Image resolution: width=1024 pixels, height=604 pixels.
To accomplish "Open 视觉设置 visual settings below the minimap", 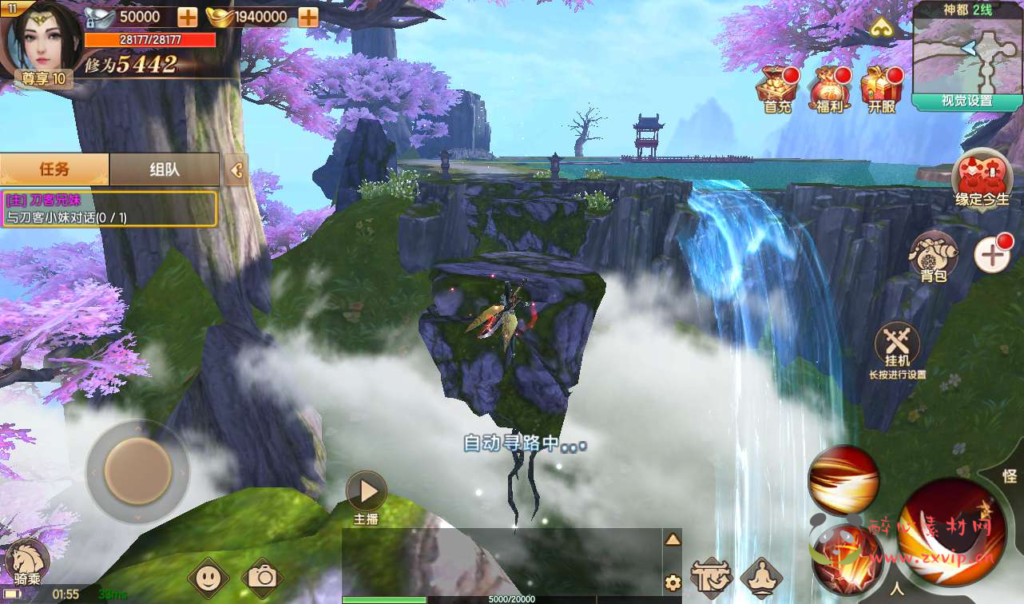I will [966, 101].
